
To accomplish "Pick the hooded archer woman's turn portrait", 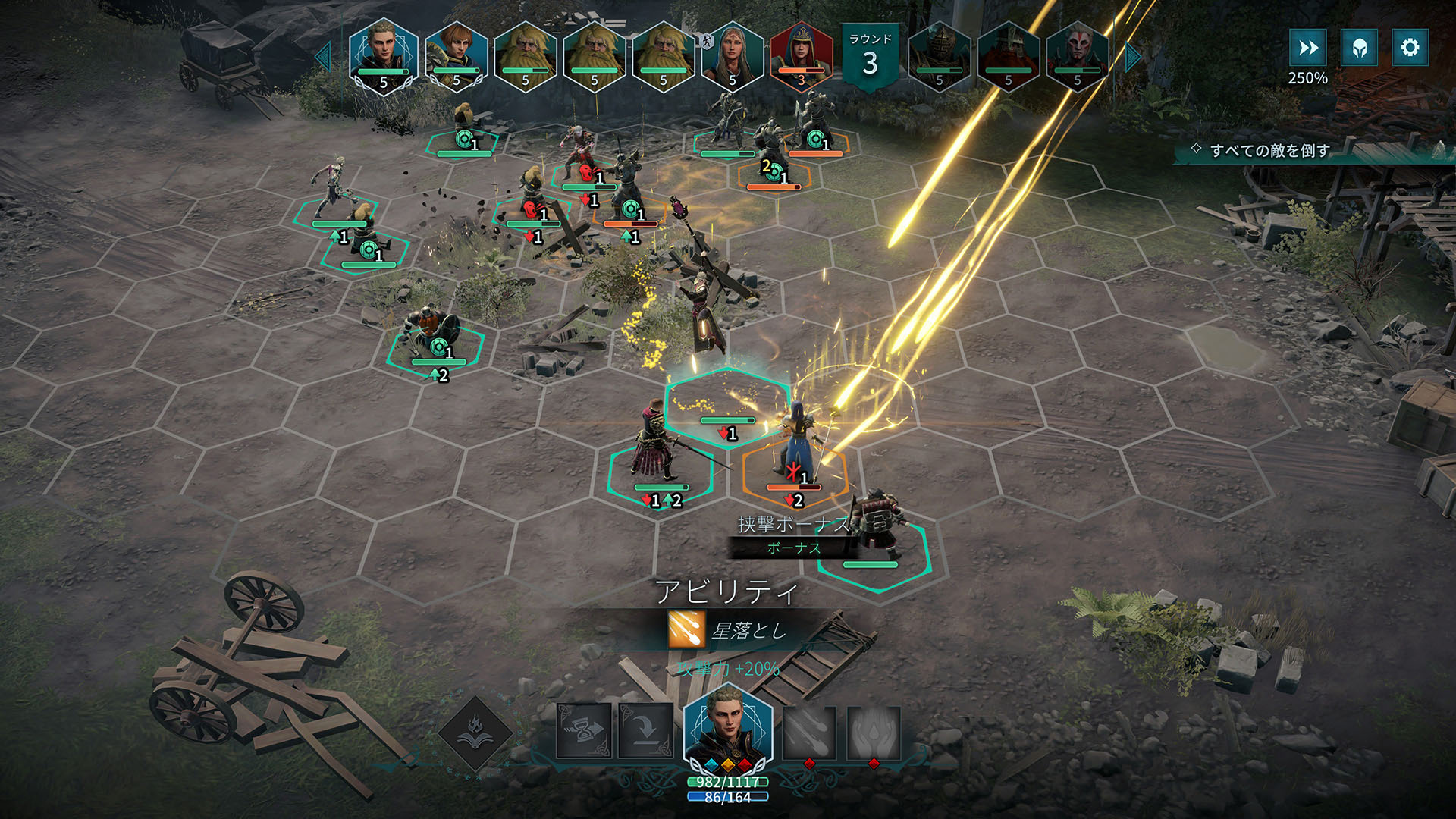I will [732, 56].
